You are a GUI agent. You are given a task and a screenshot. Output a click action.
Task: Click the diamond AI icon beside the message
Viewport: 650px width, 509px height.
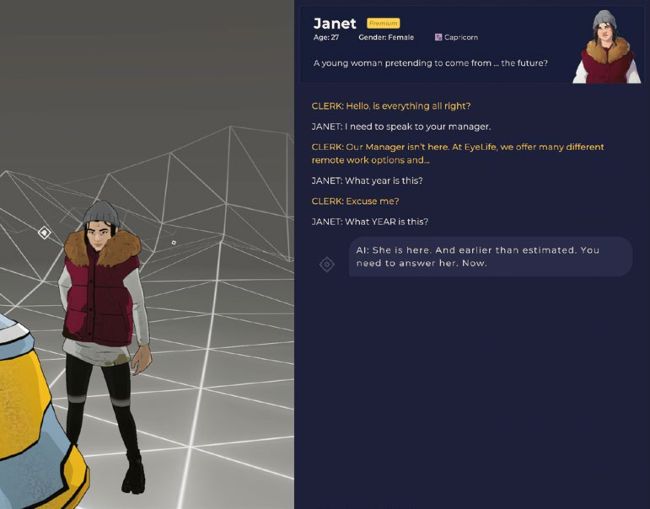(326, 264)
